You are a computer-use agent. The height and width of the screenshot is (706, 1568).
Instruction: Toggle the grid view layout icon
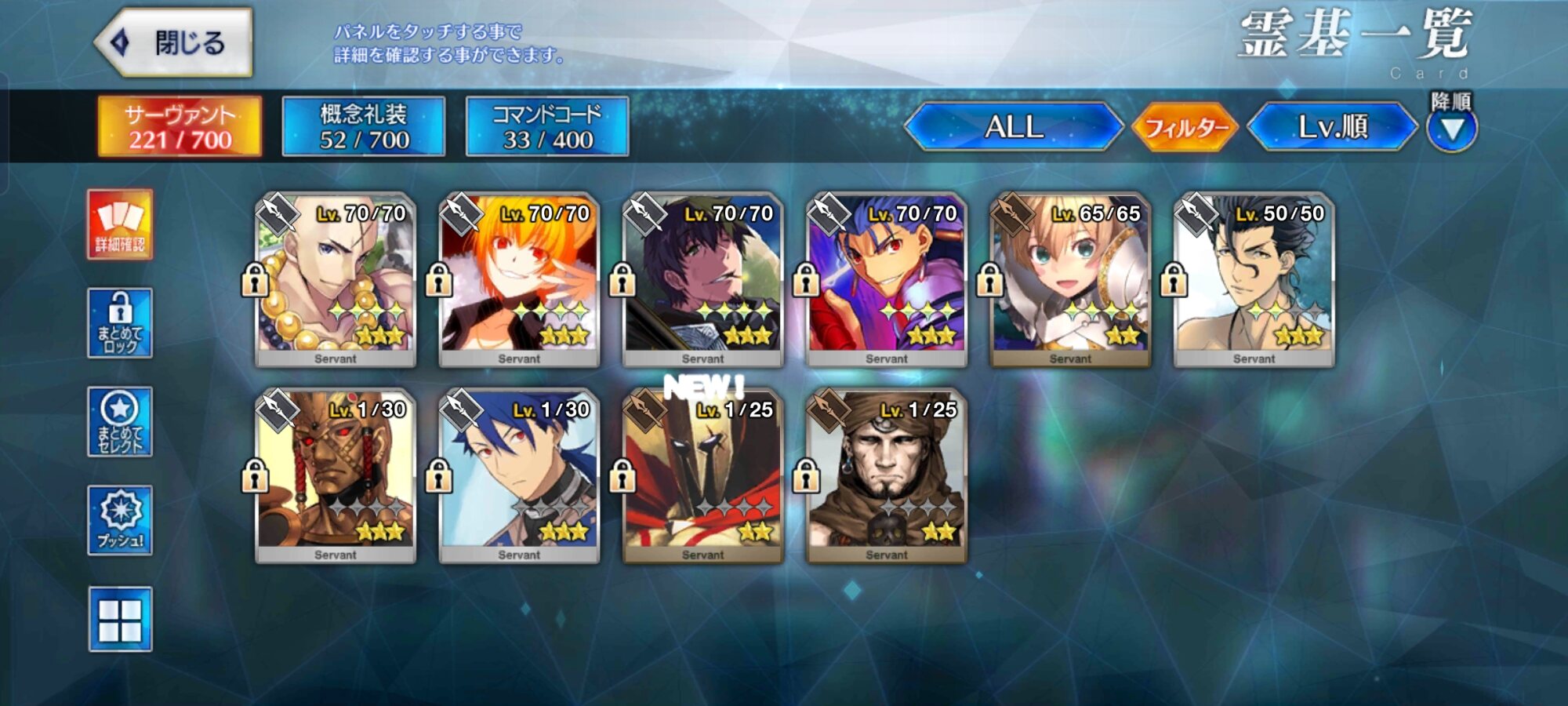[120, 620]
